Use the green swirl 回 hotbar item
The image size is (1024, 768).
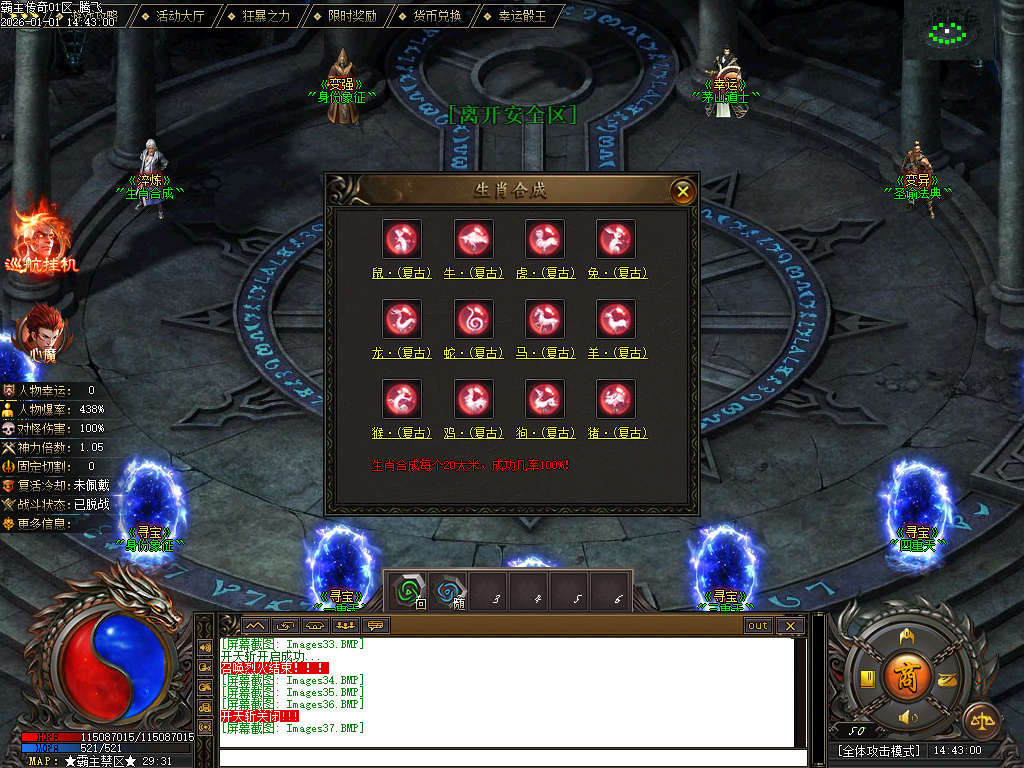point(408,590)
